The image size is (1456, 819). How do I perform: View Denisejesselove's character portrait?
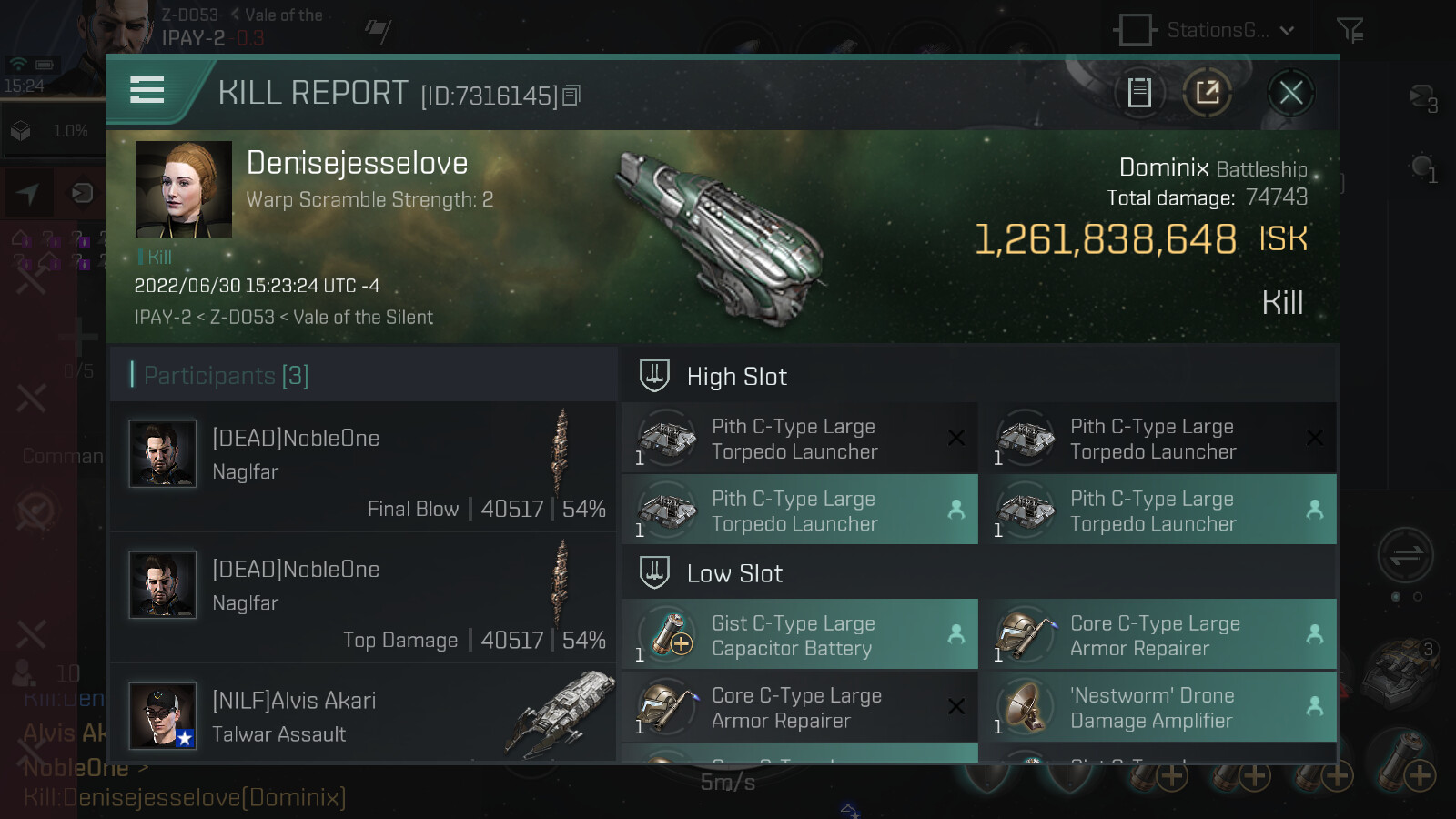coord(184,189)
